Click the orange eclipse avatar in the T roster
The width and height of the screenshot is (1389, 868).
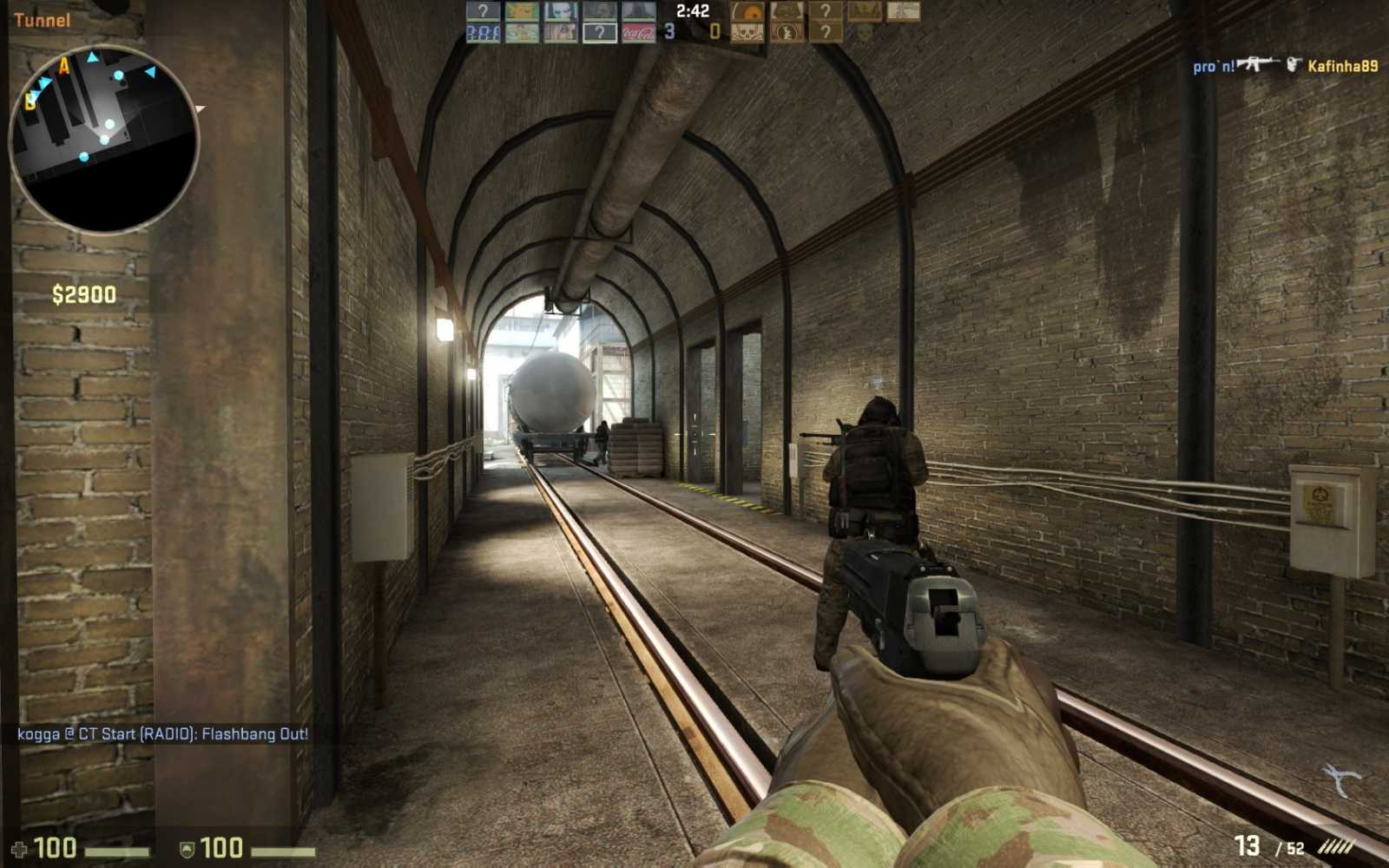coord(747,11)
